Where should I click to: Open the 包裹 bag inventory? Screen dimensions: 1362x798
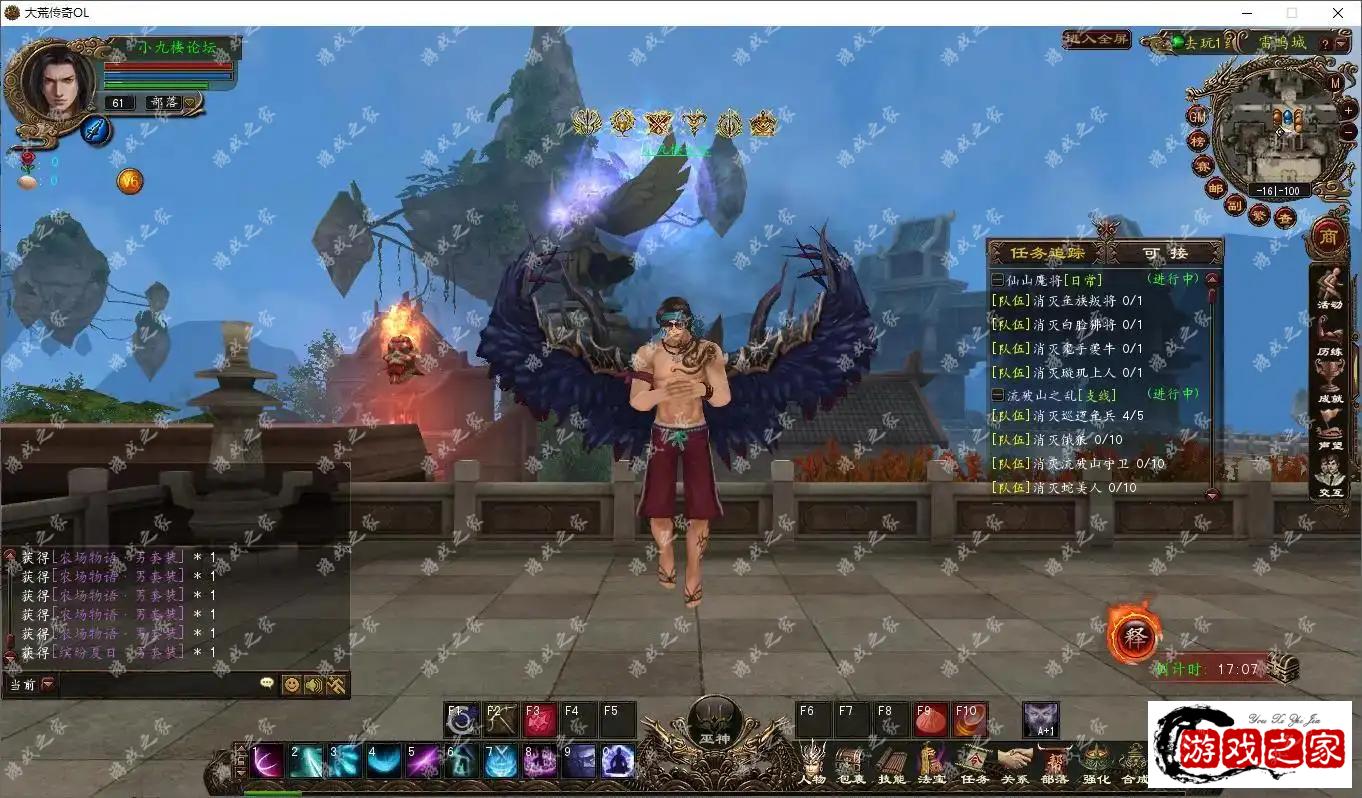(x=851, y=763)
